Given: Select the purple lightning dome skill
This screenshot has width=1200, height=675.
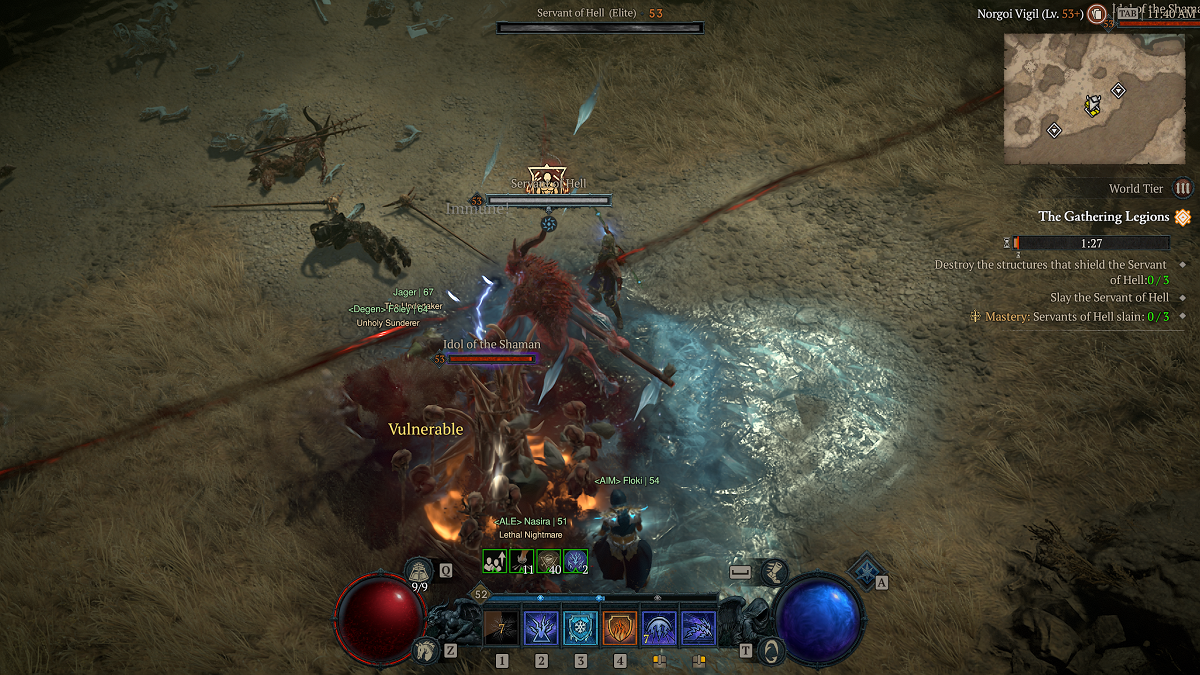Looking at the screenshot, I should point(659,629).
